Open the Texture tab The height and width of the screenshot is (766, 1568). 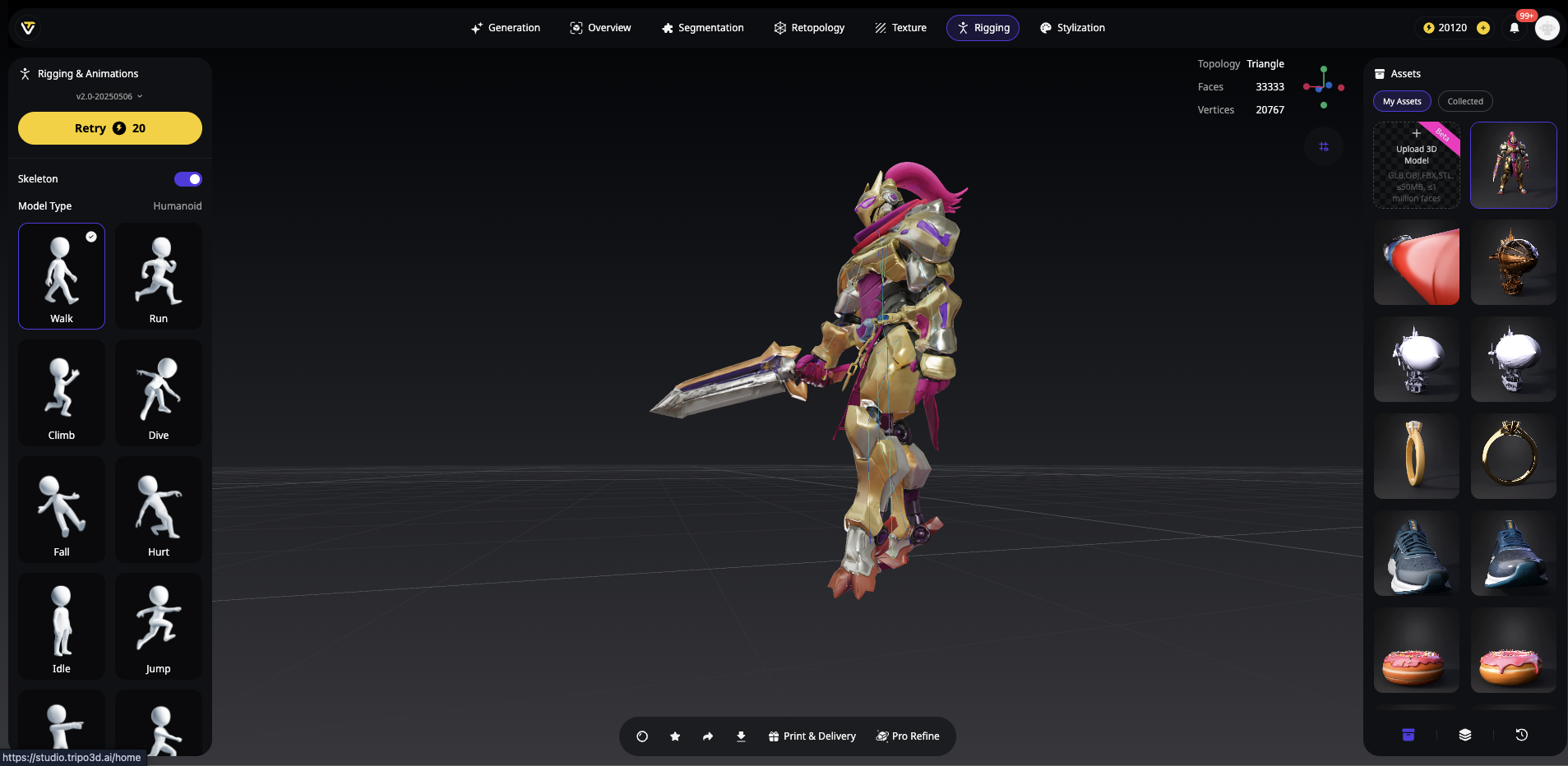(x=900, y=28)
